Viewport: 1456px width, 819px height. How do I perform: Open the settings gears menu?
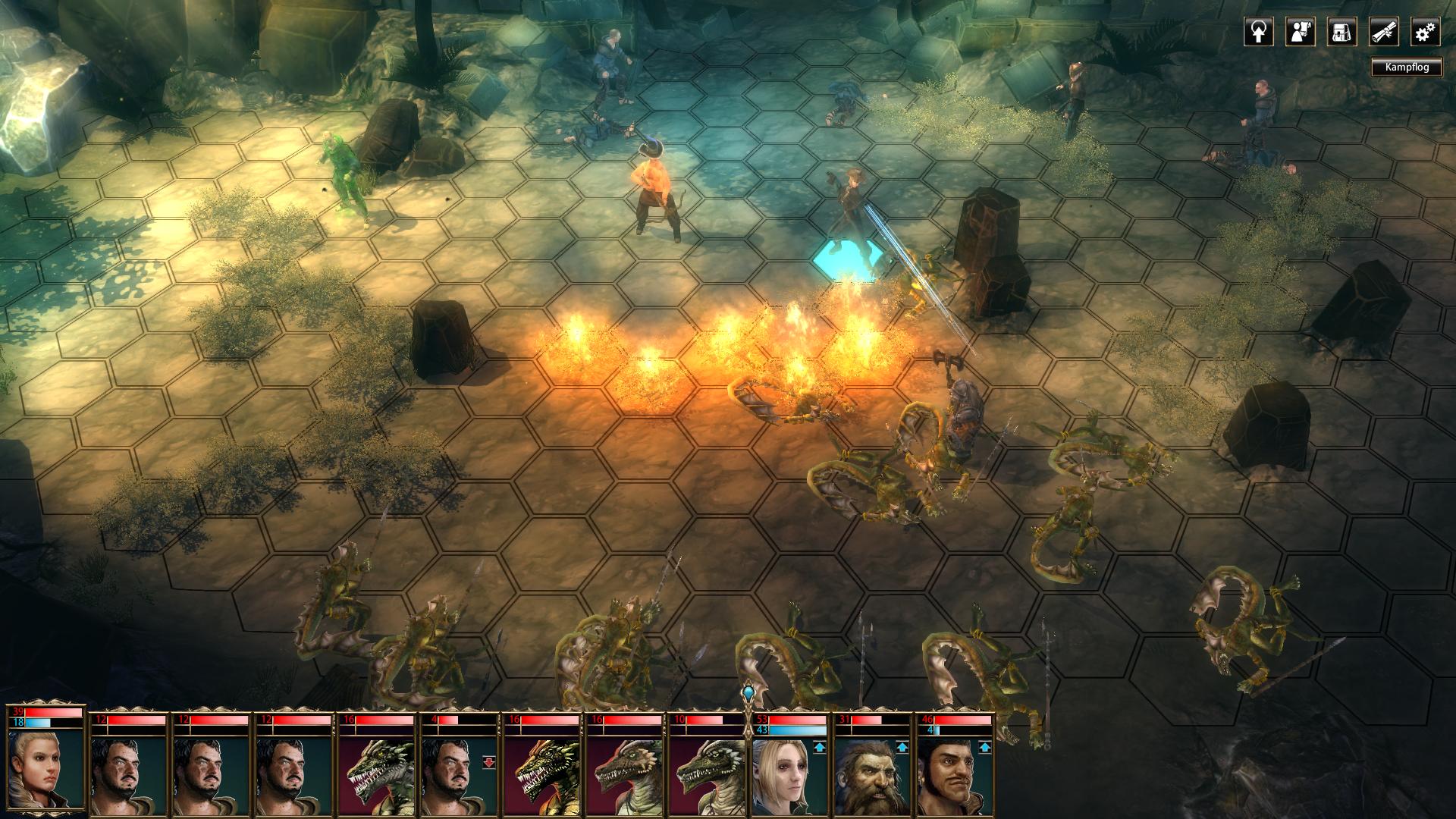pos(1425,33)
